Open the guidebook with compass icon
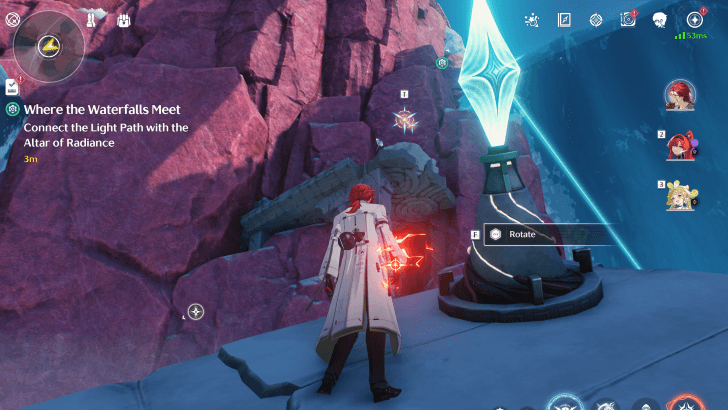 [564, 19]
